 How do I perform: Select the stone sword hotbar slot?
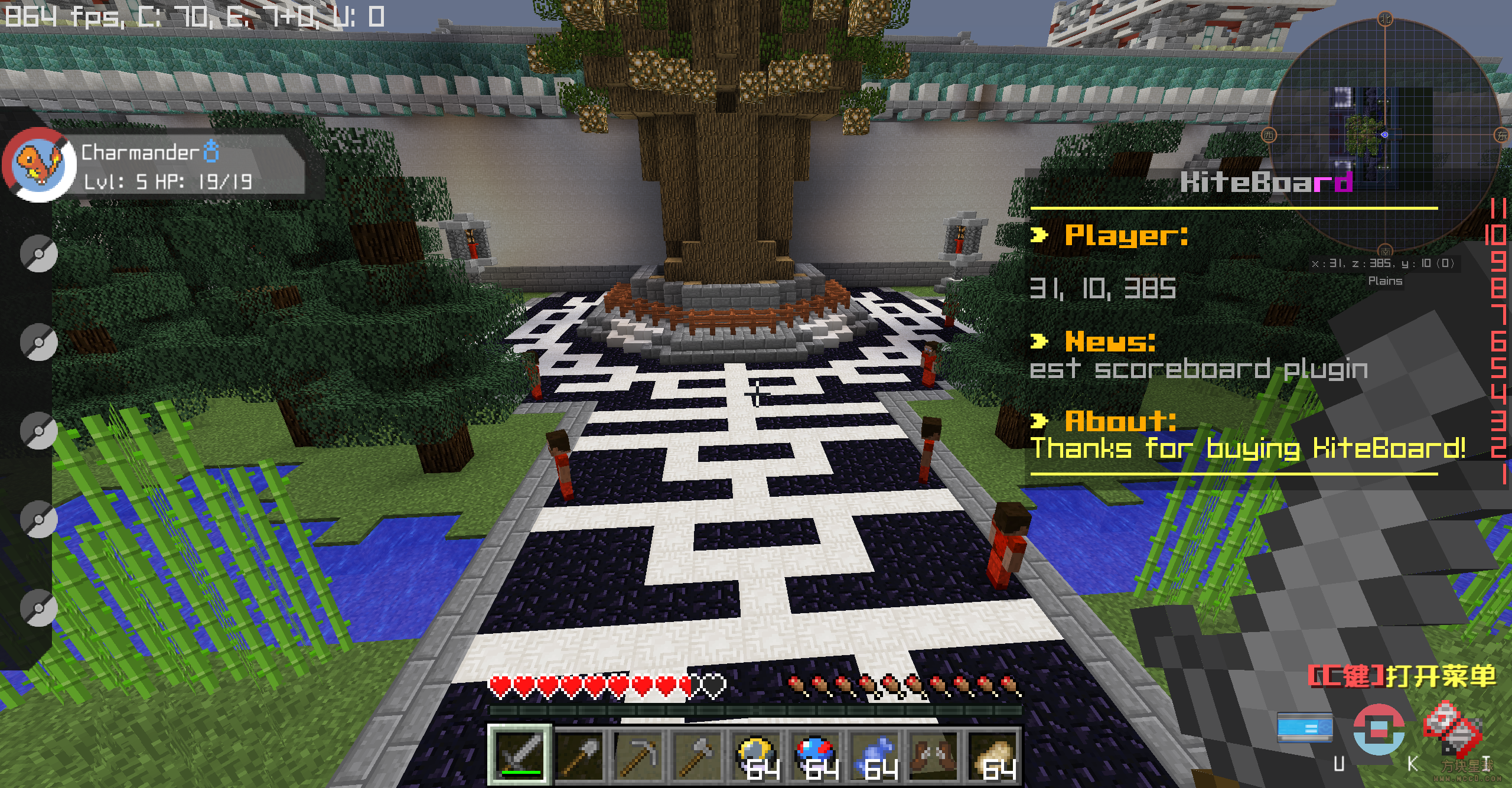tap(520, 756)
